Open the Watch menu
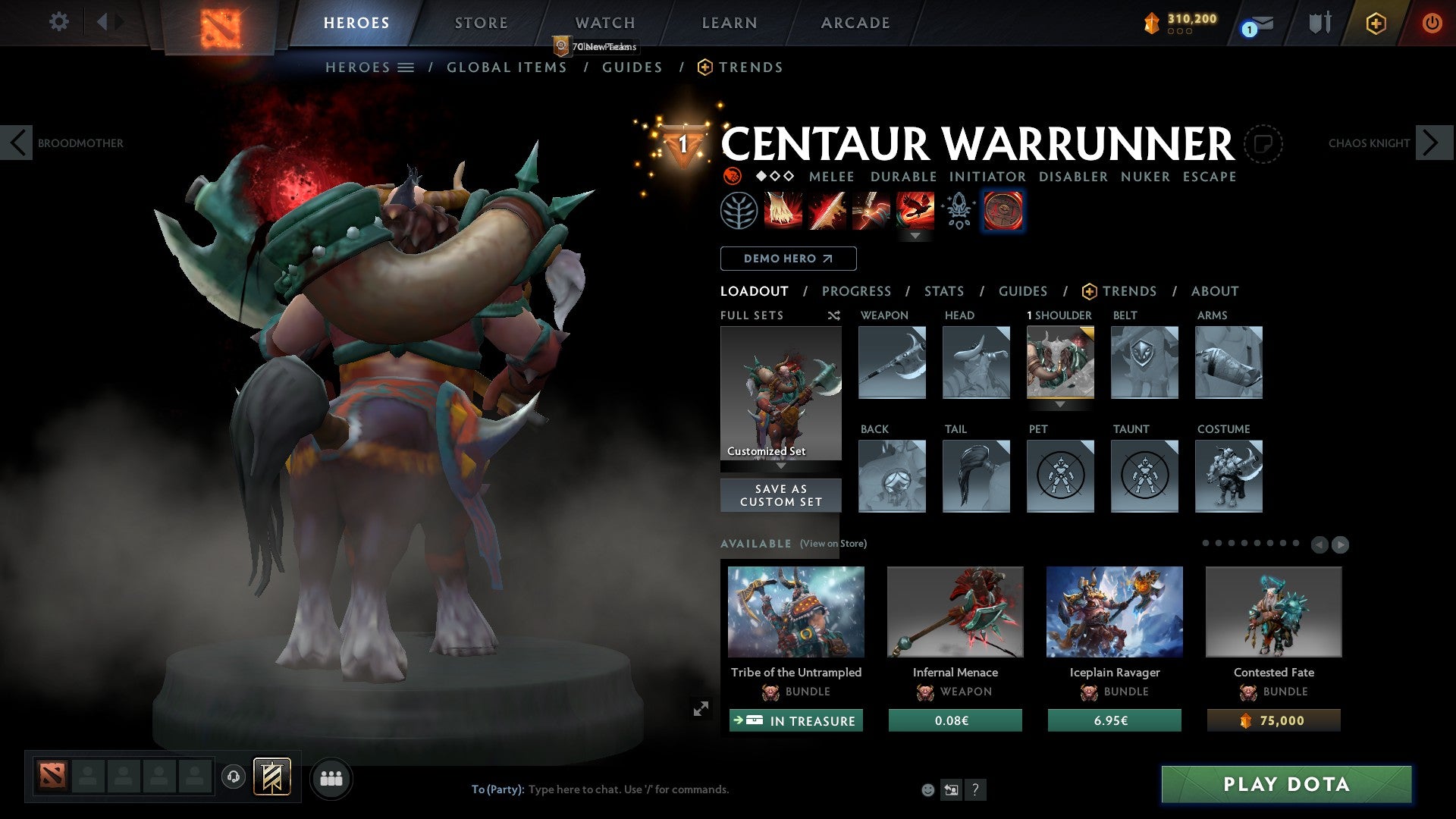 point(604,22)
